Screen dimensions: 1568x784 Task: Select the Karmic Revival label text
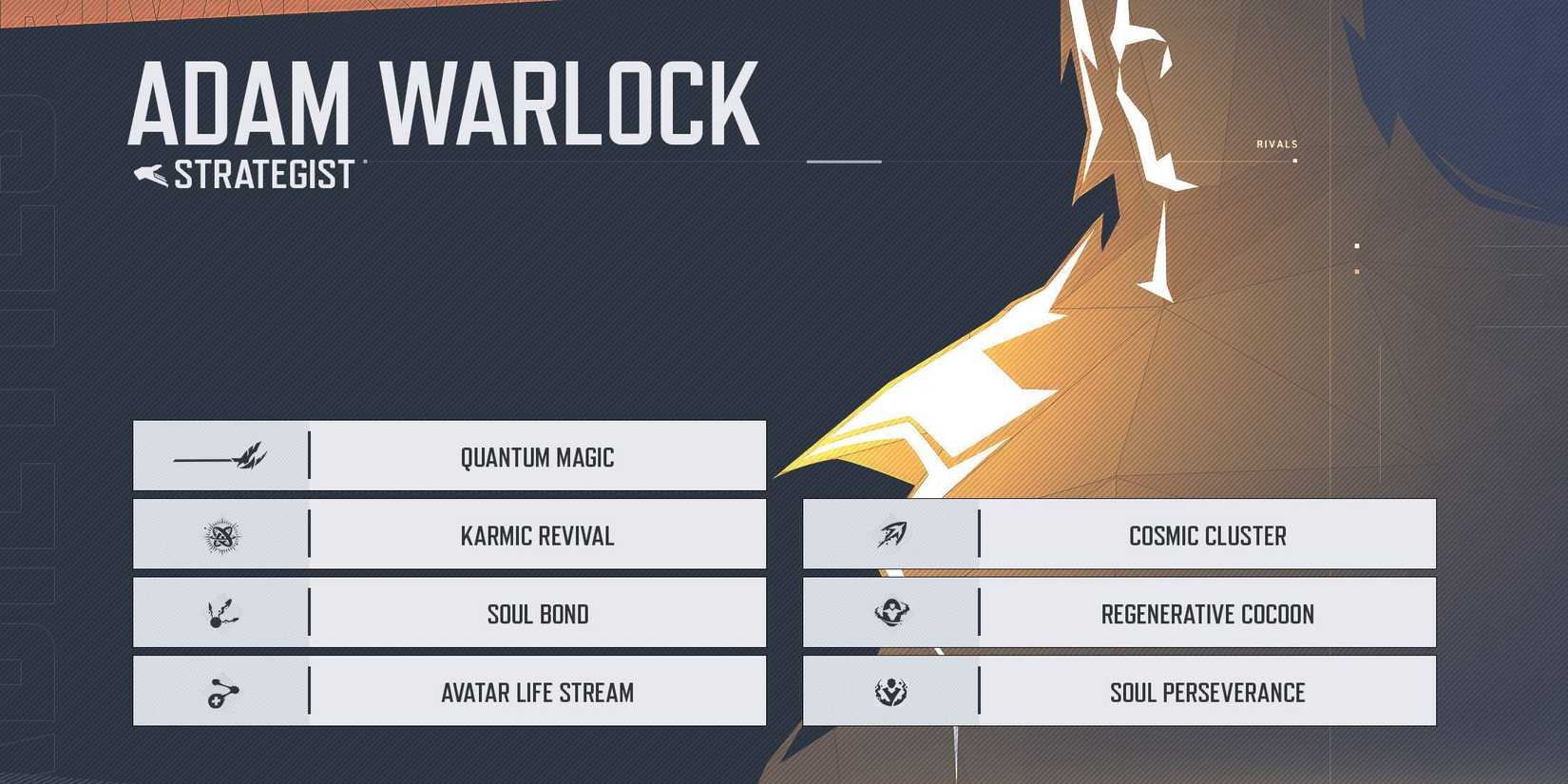pyautogui.click(x=537, y=534)
